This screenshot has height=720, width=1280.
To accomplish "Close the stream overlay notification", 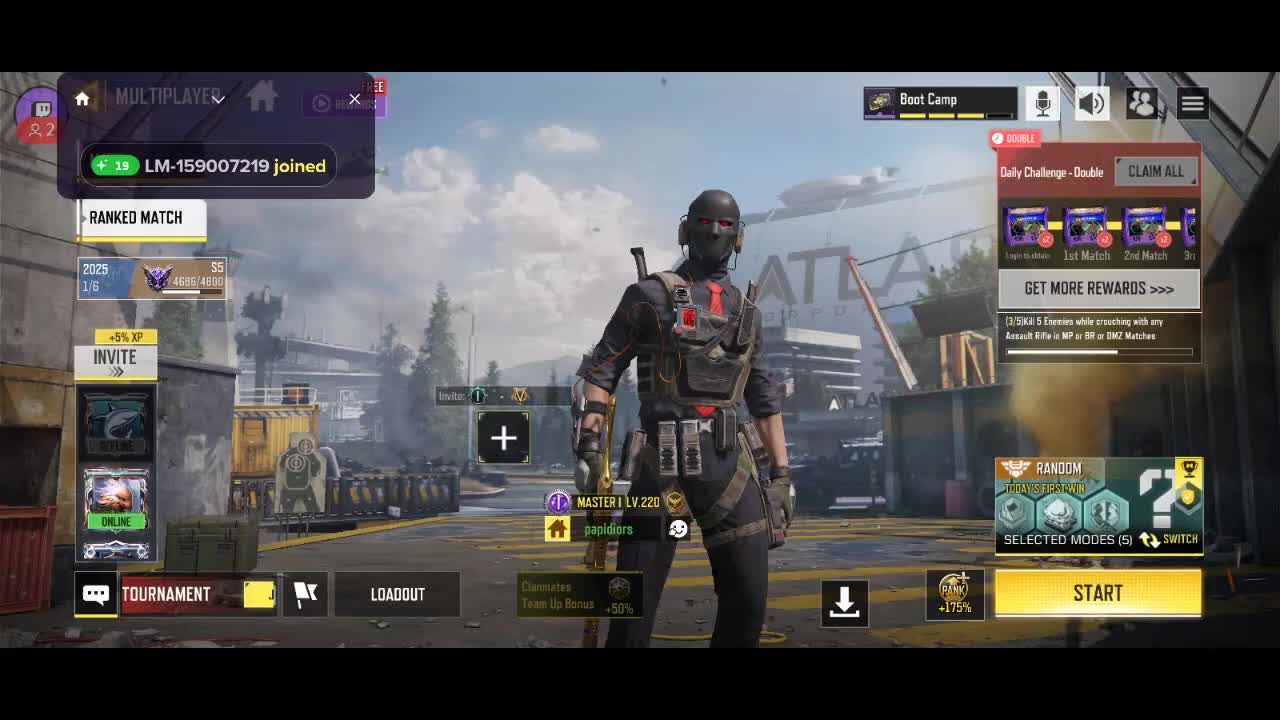I will 354,99.
